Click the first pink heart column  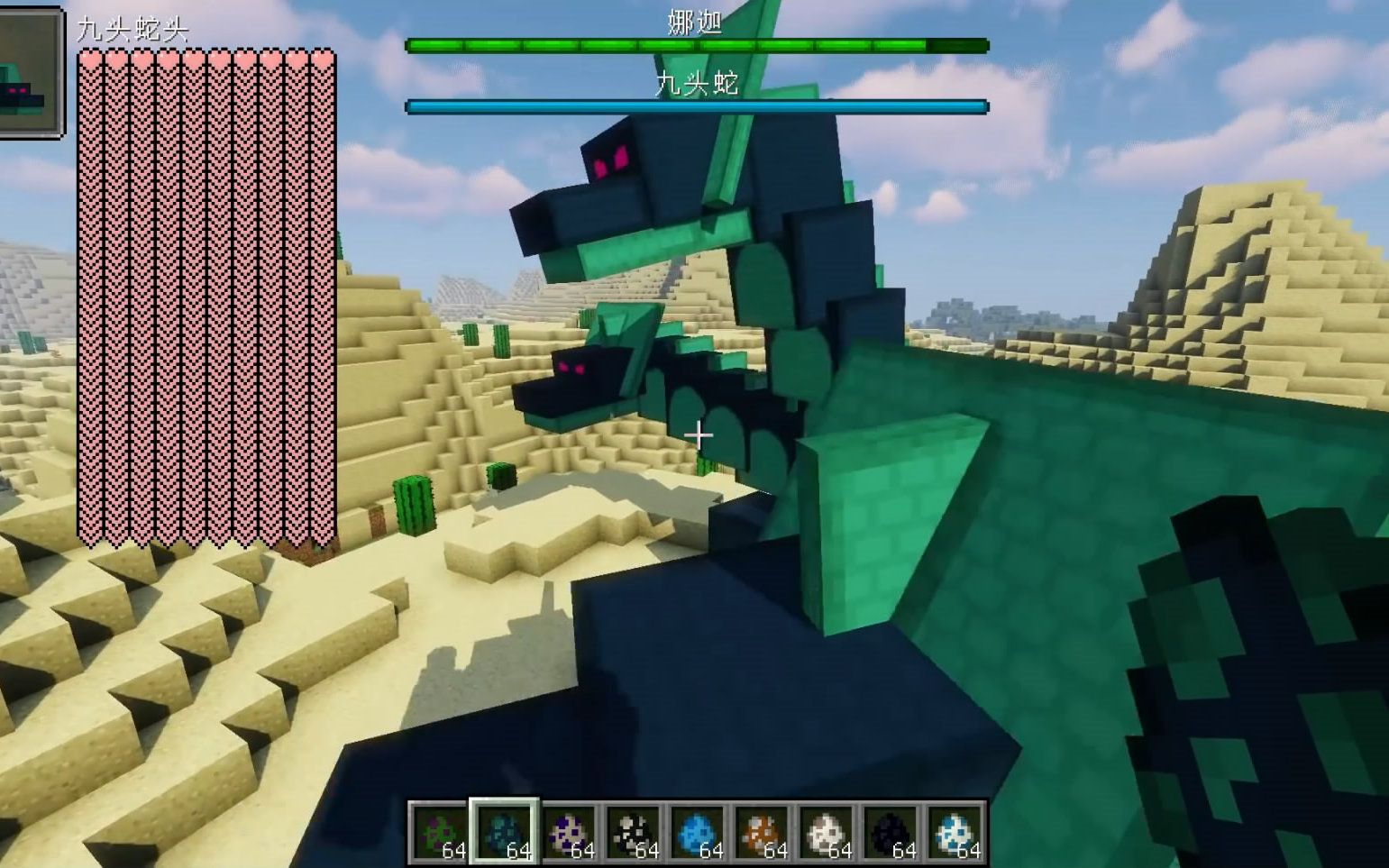click(90, 297)
